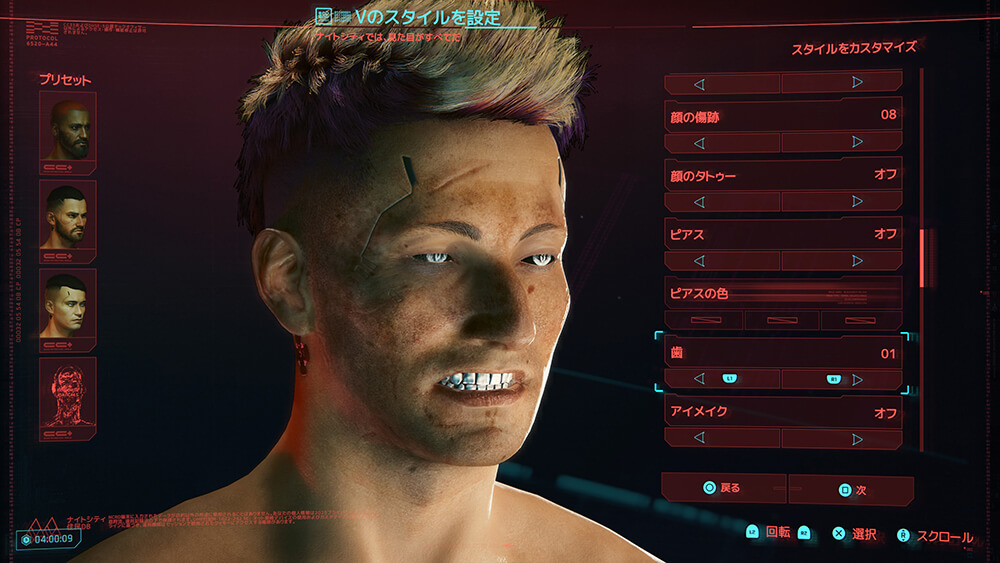Click the right arrow for 顔の傷跡
The image size is (1000, 563).
(858, 143)
